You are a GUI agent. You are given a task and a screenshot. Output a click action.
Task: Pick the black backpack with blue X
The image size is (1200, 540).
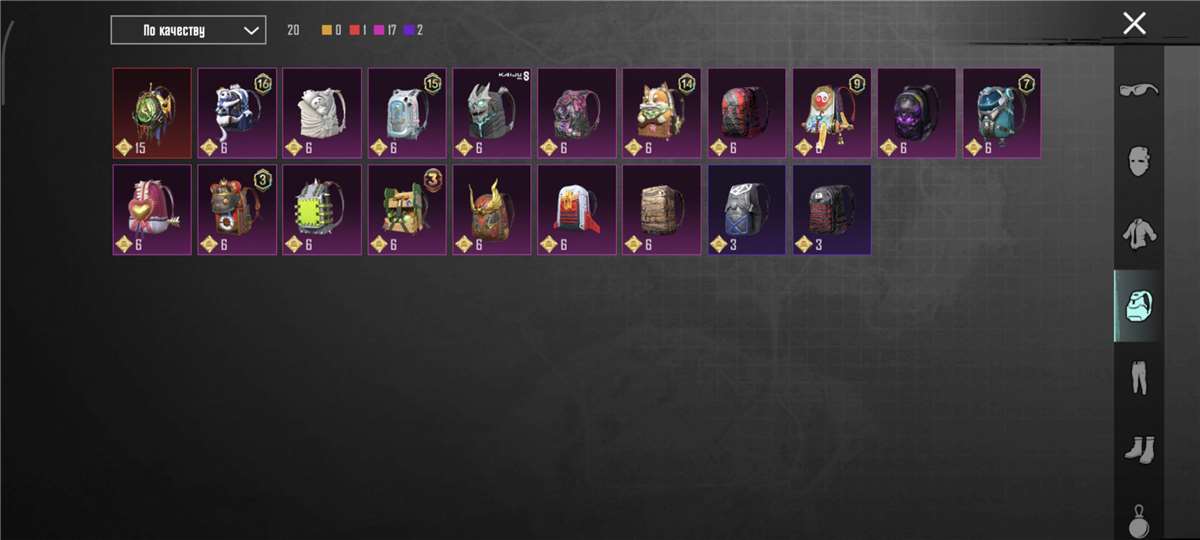(x=747, y=210)
